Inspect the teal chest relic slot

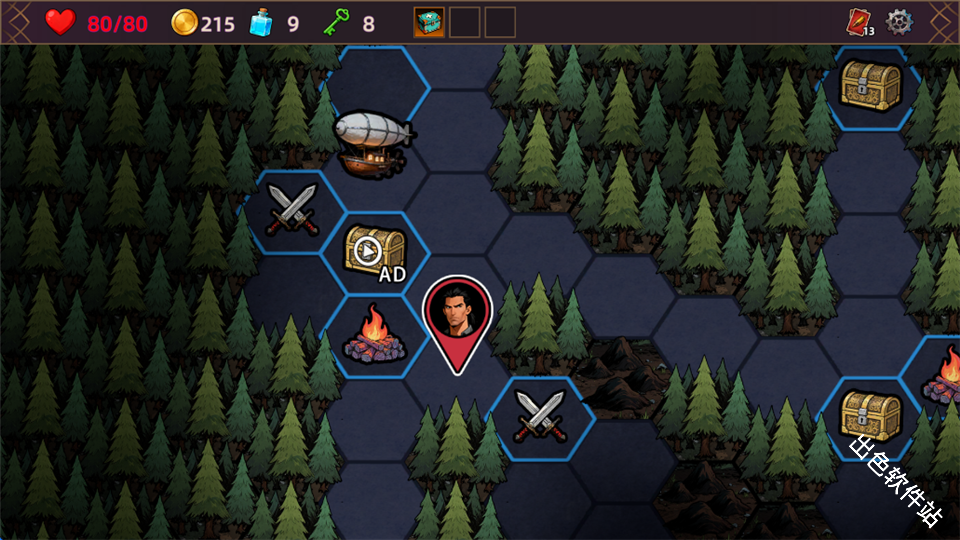point(429,22)
